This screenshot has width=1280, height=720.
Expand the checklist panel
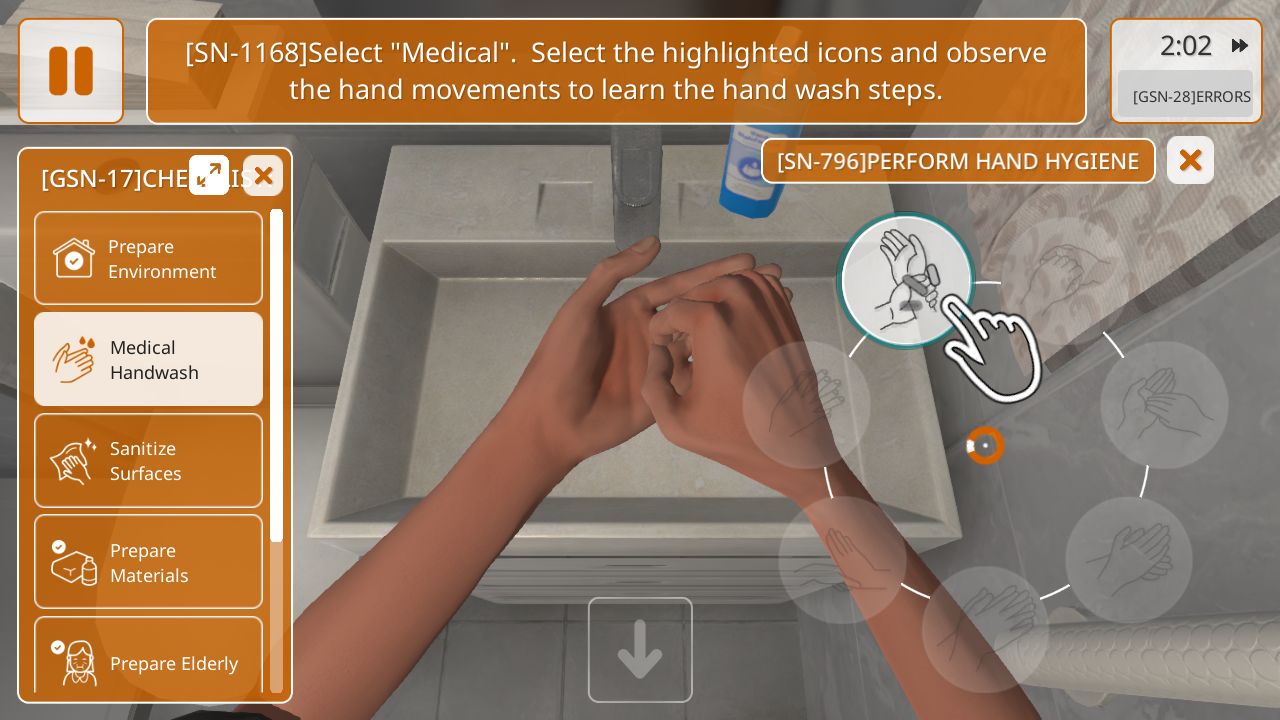pyautogui.click(x=209, y=175)
